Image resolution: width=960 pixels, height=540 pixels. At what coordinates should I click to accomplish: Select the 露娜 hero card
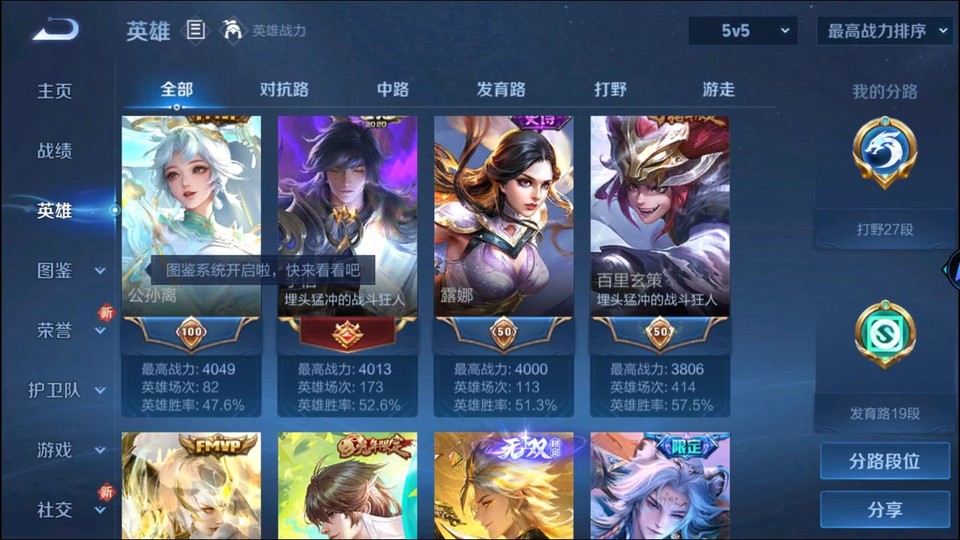503,216
